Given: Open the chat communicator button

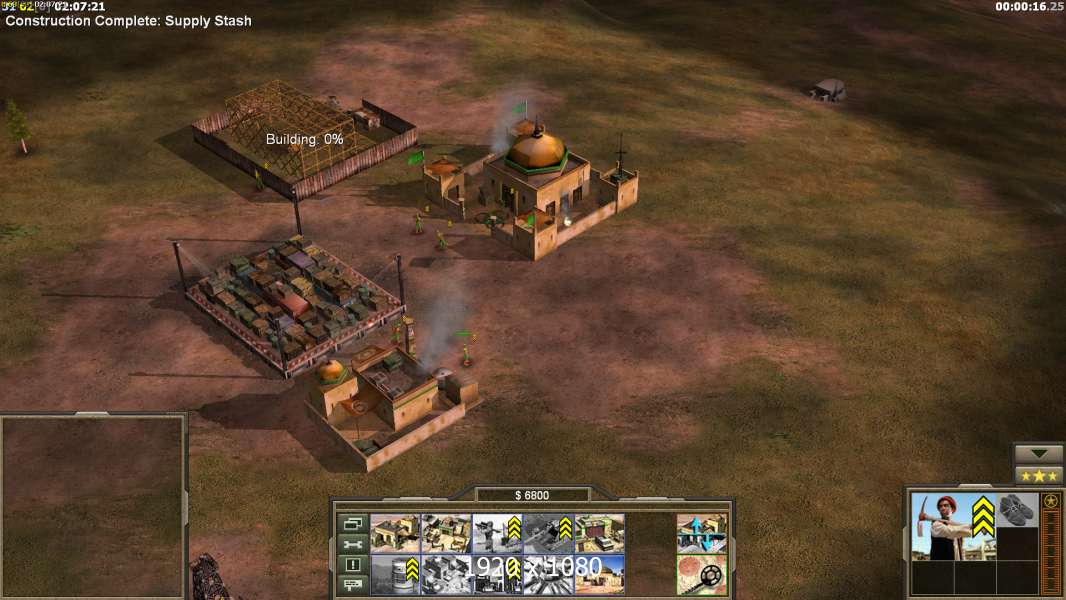Looking at the screenshot, I should click(353, 584).
